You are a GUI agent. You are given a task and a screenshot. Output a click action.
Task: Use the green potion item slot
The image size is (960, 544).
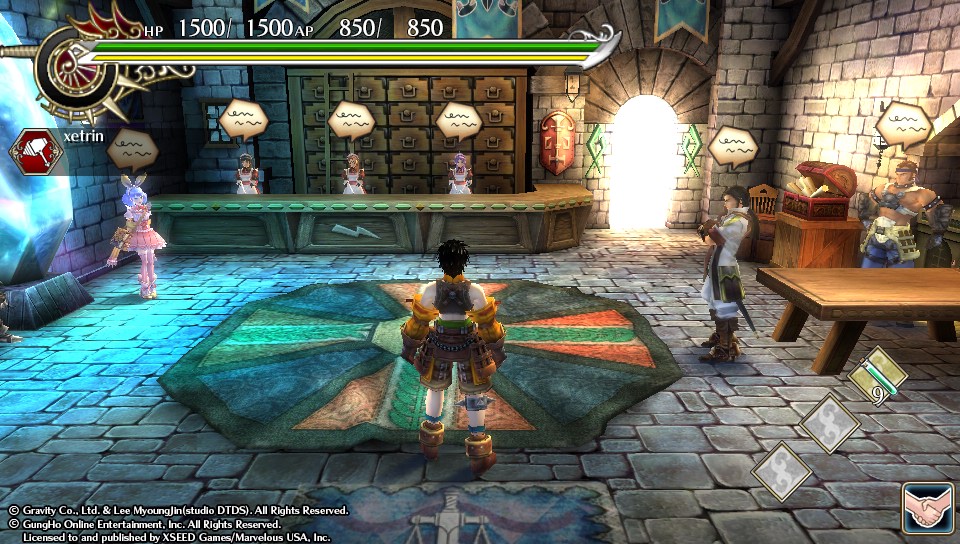[878, 377]
